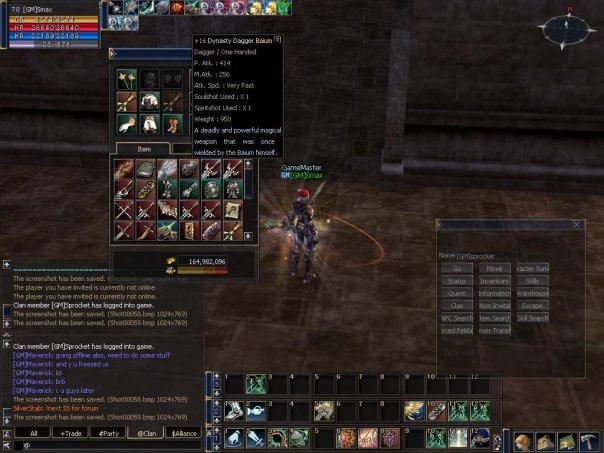This screenshot has height=453, width=604.
Task: Show the @Clan chat tab
Action: point(147,433)
